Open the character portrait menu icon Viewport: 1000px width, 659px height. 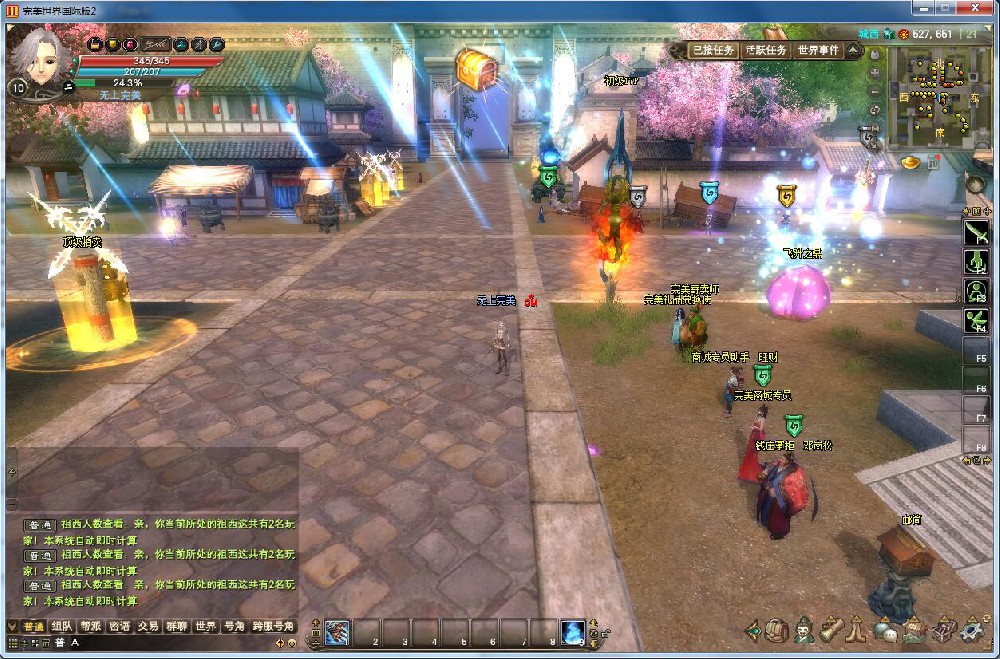click(804, 631)
